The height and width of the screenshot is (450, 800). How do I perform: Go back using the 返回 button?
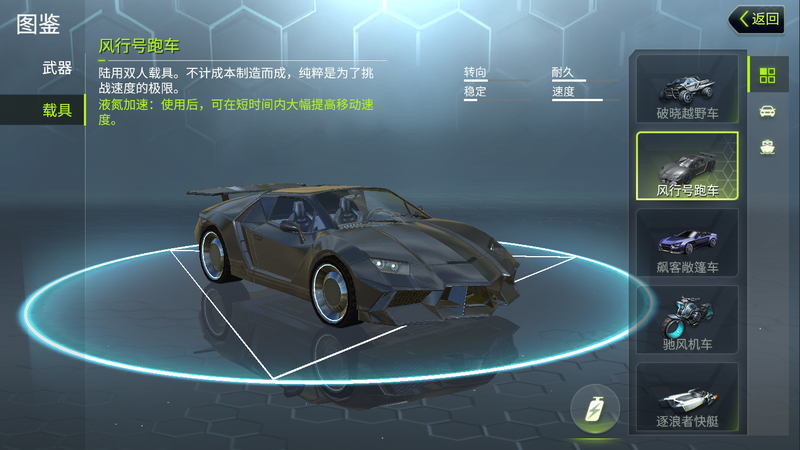pyautogui.click(x=757, y=19)
